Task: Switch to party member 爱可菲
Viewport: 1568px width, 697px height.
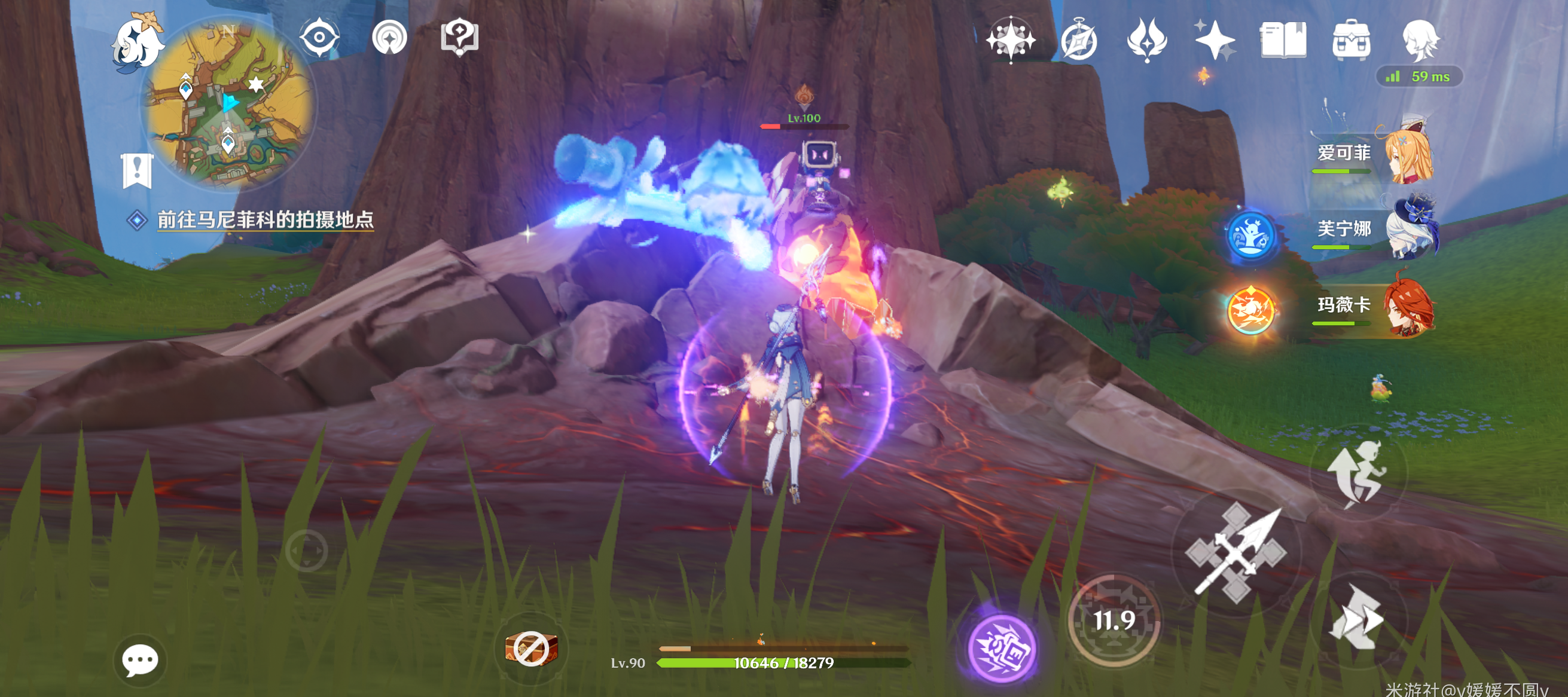Action: coord(1374,154)
